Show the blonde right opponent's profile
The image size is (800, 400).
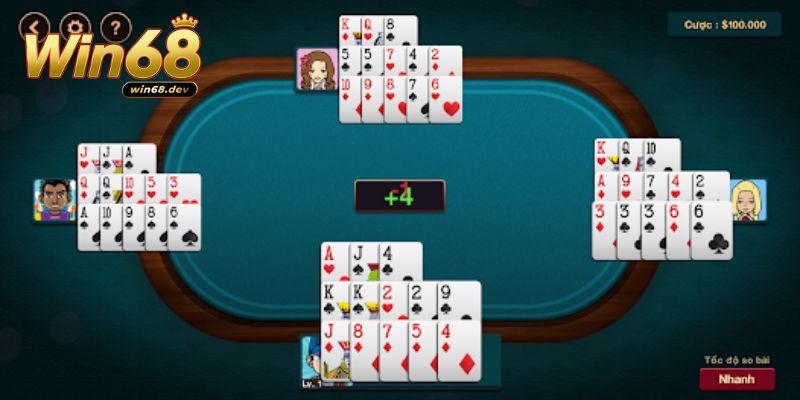[747, 200]
